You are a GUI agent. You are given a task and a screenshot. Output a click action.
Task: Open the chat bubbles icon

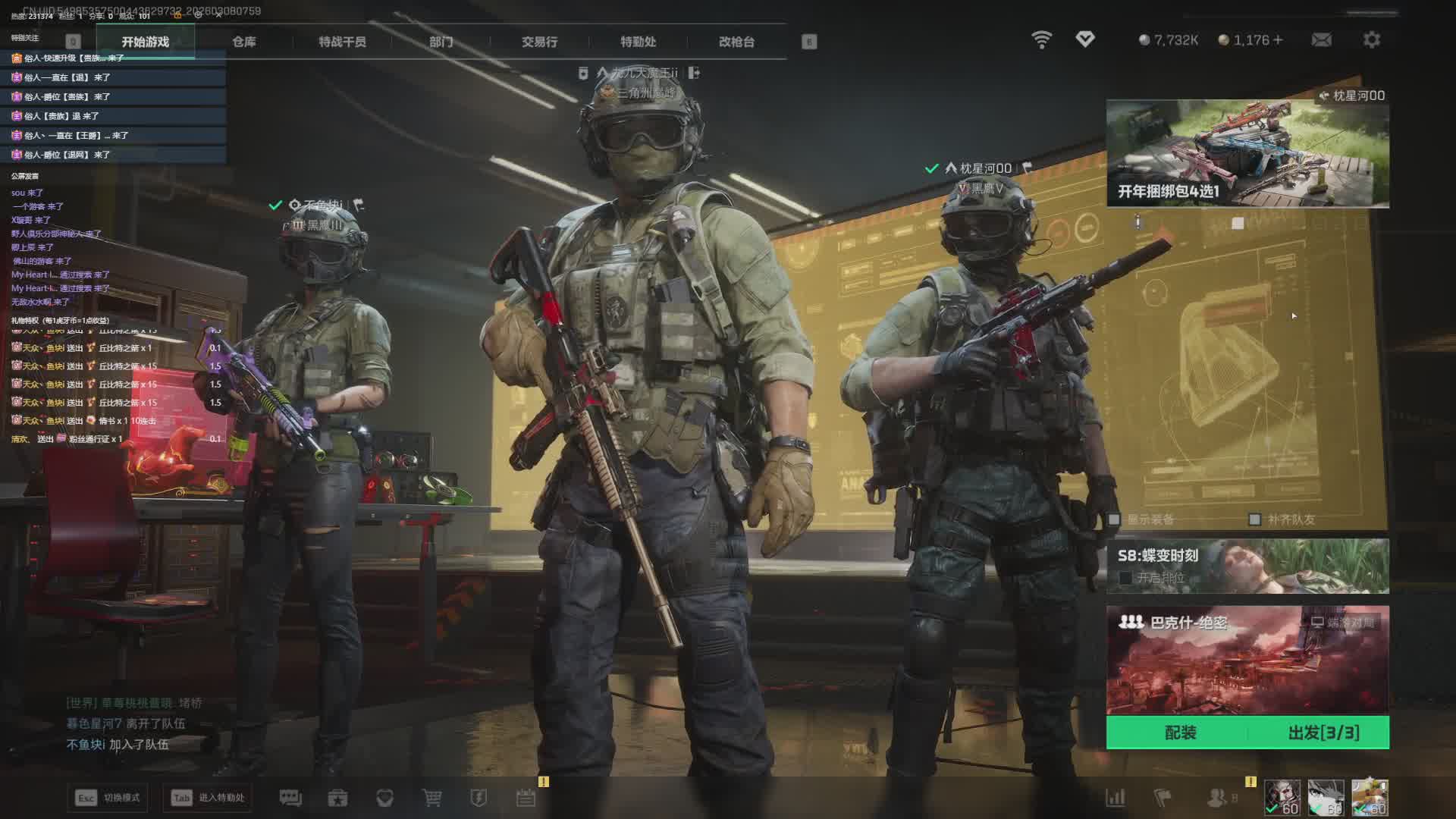[290, 798]
